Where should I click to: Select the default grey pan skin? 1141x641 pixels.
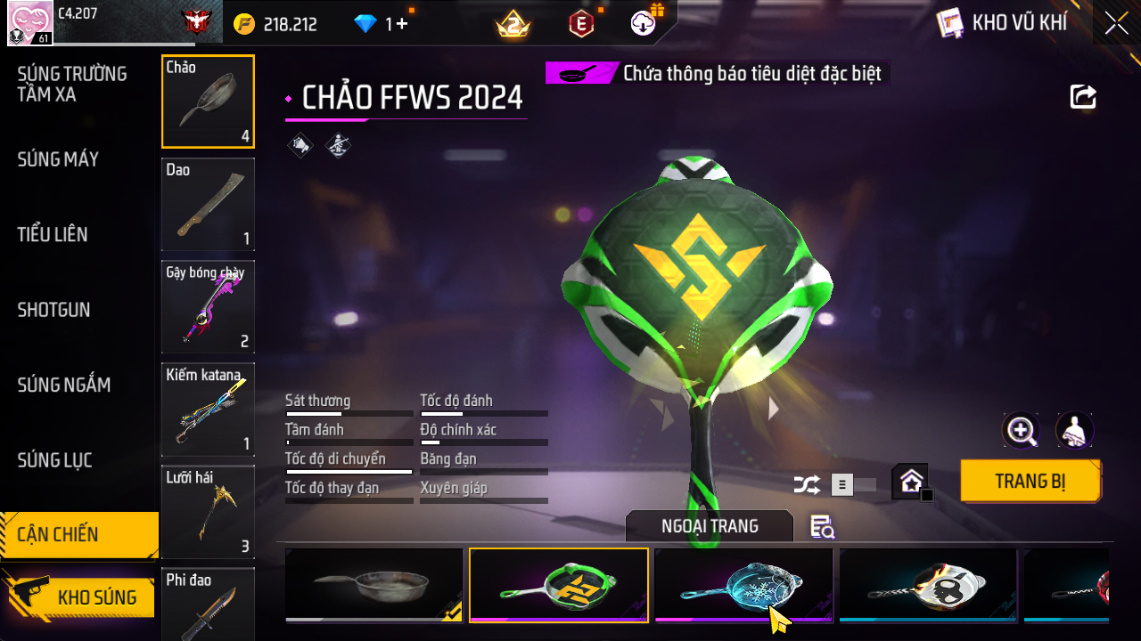pyautogui.click(x=374, y=584)
